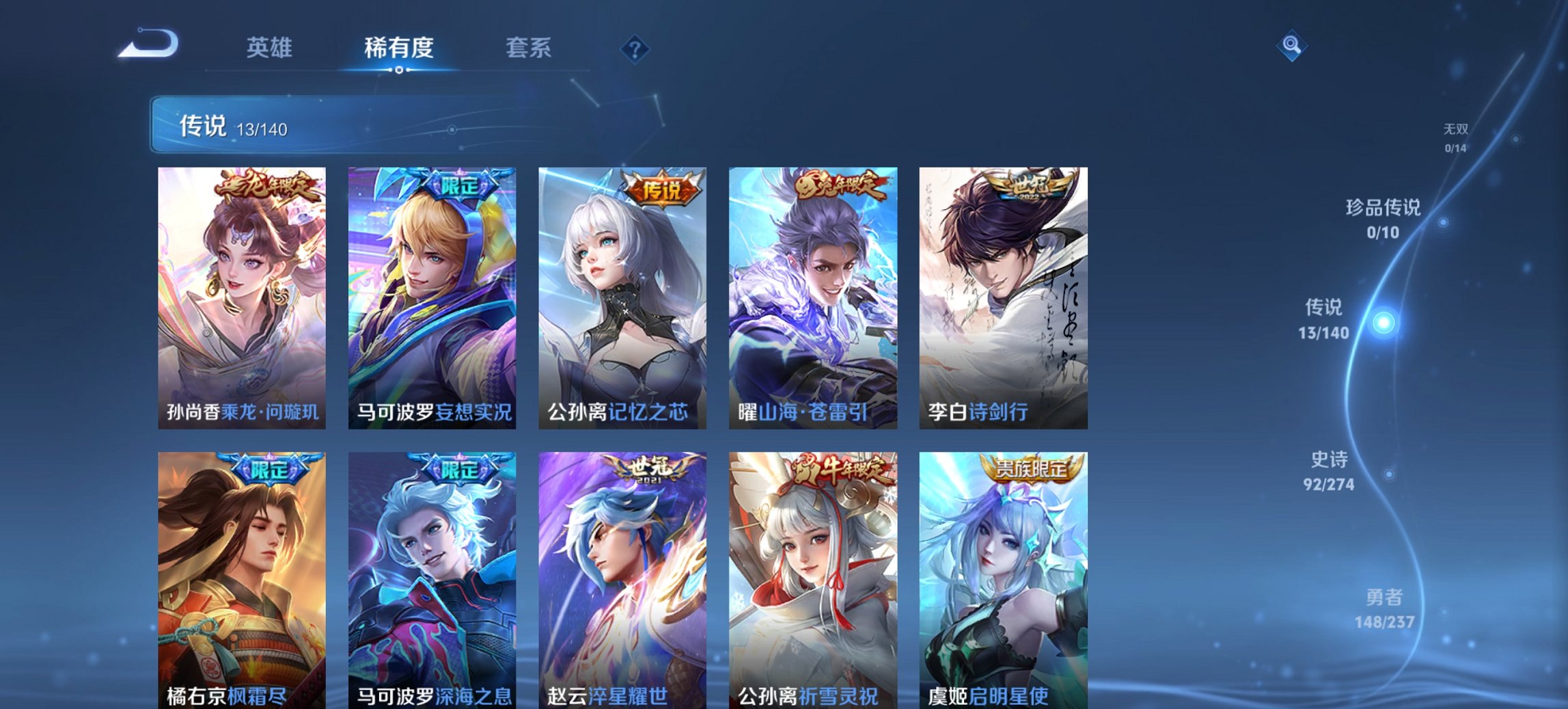
Task: Open the 孙尚香乘龙·问璇玑 skin card
Action: click(x=242, y=294)
